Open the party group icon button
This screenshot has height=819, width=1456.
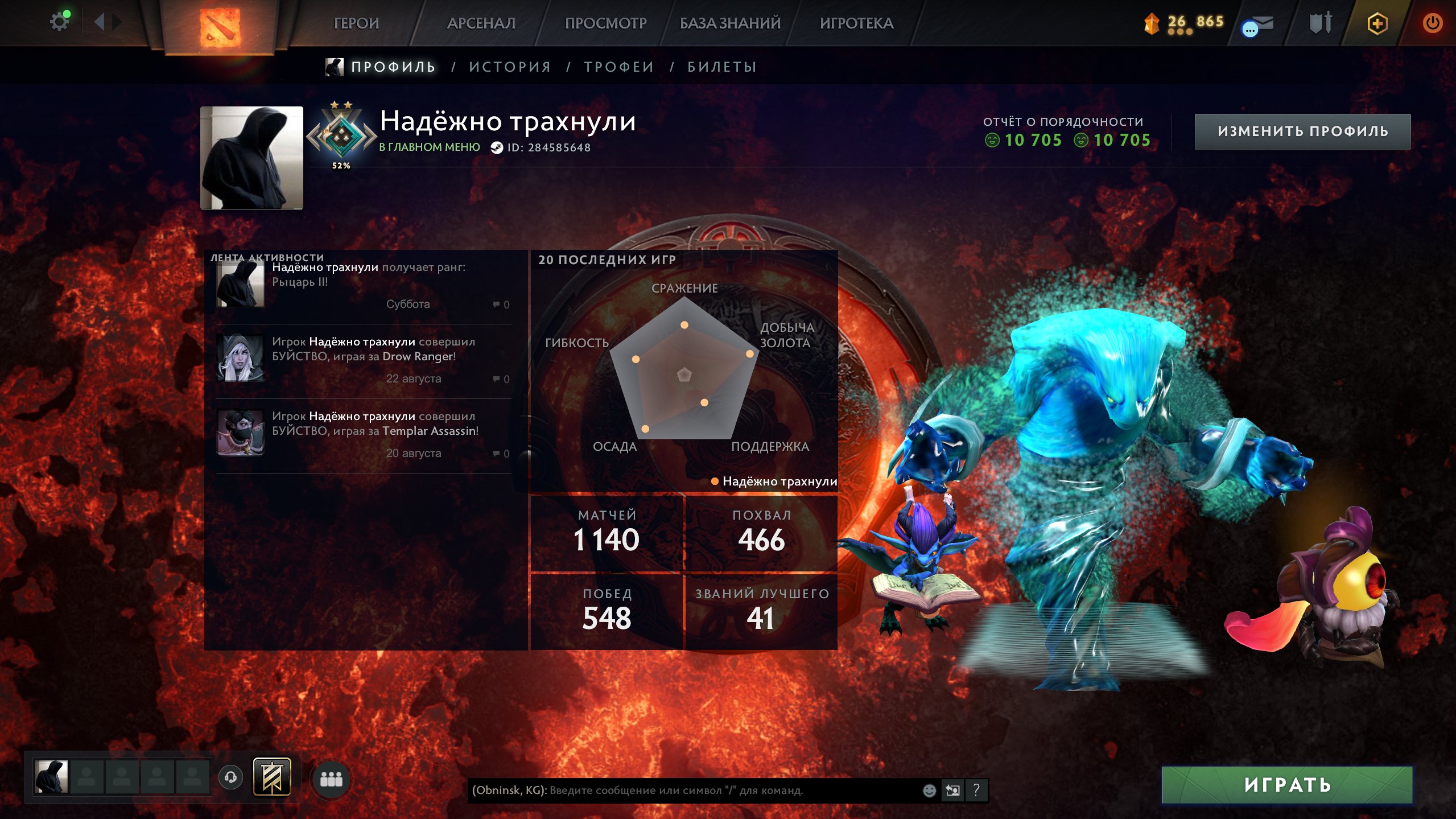click(x=331, y=779)
